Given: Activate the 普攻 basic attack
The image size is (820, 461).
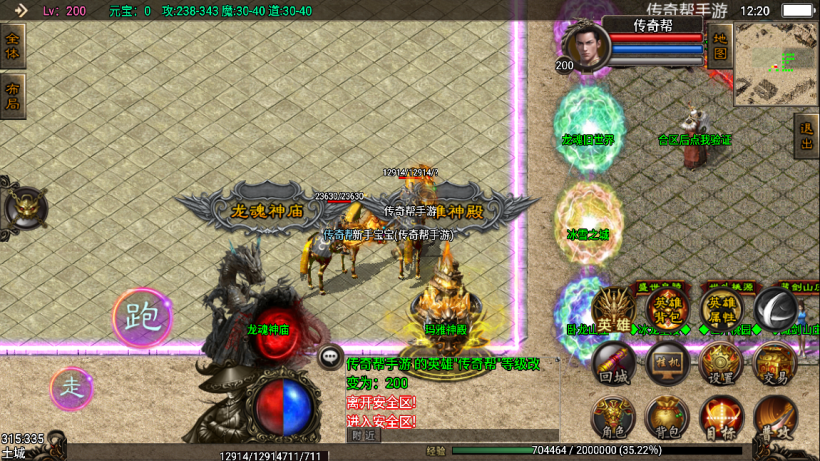Looking at the screenshot, I should coord(774,417).
